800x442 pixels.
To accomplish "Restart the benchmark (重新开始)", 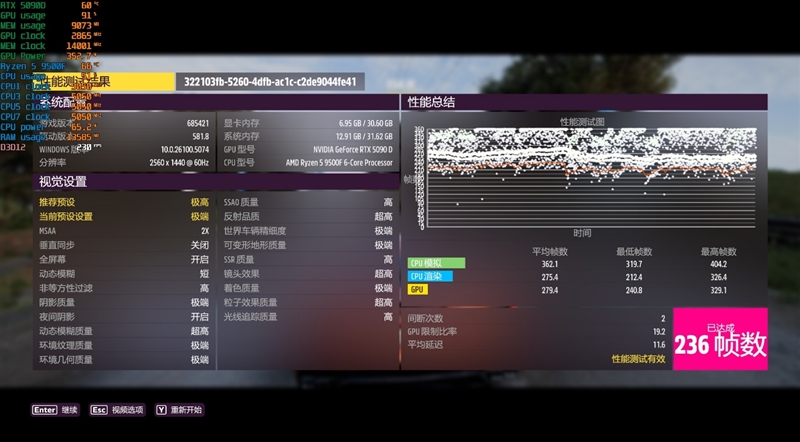I will click(x=179, y=410).
